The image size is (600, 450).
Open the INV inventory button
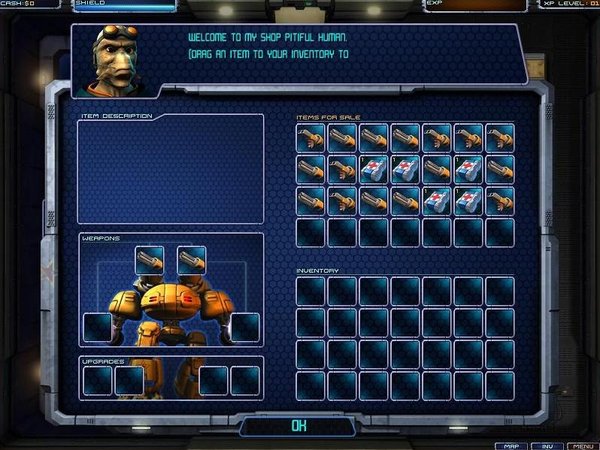[544, 444]
